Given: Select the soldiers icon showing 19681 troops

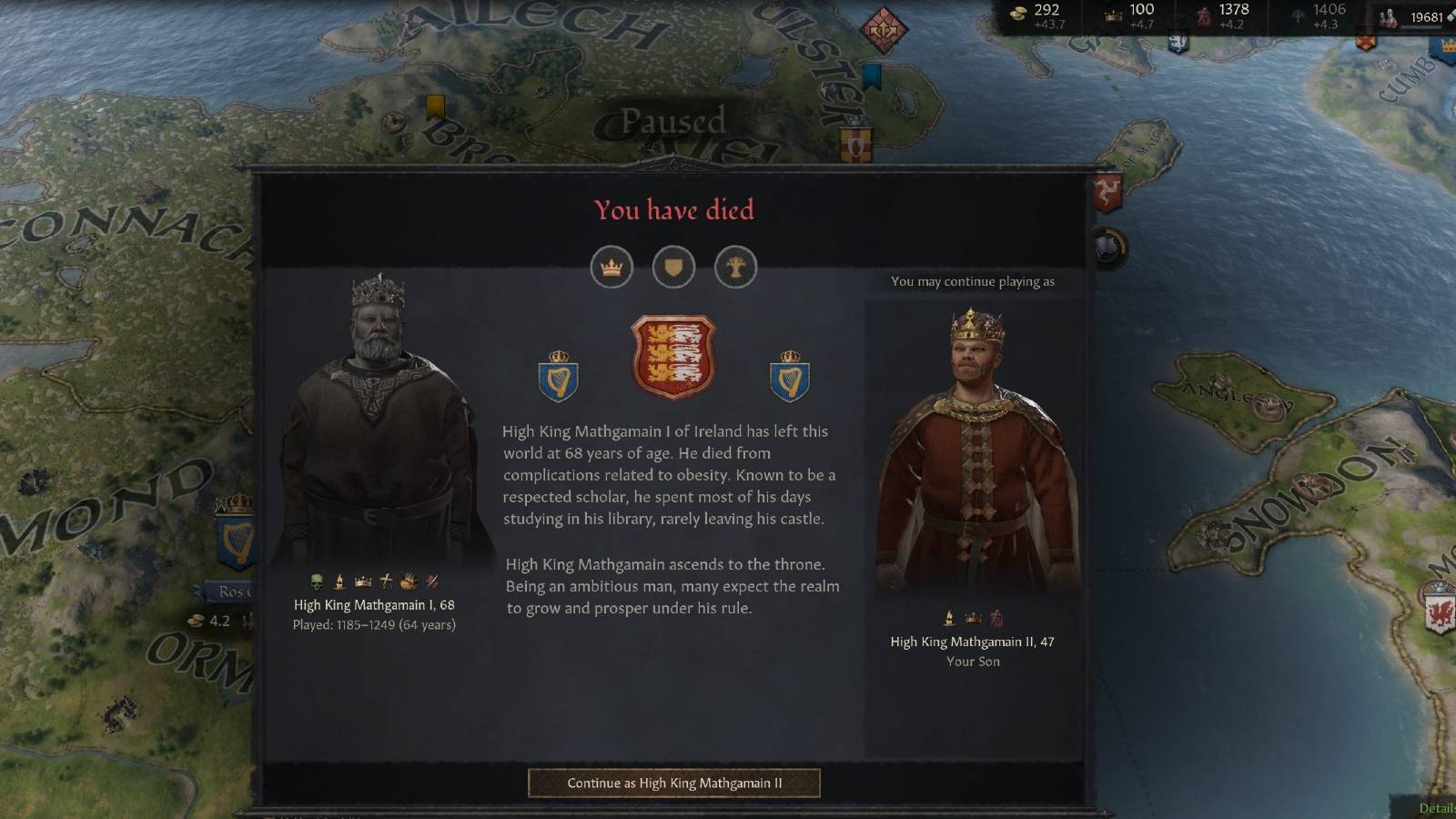Looking at the screenshot, I should pyautogui.click(x=1387, y=15).
